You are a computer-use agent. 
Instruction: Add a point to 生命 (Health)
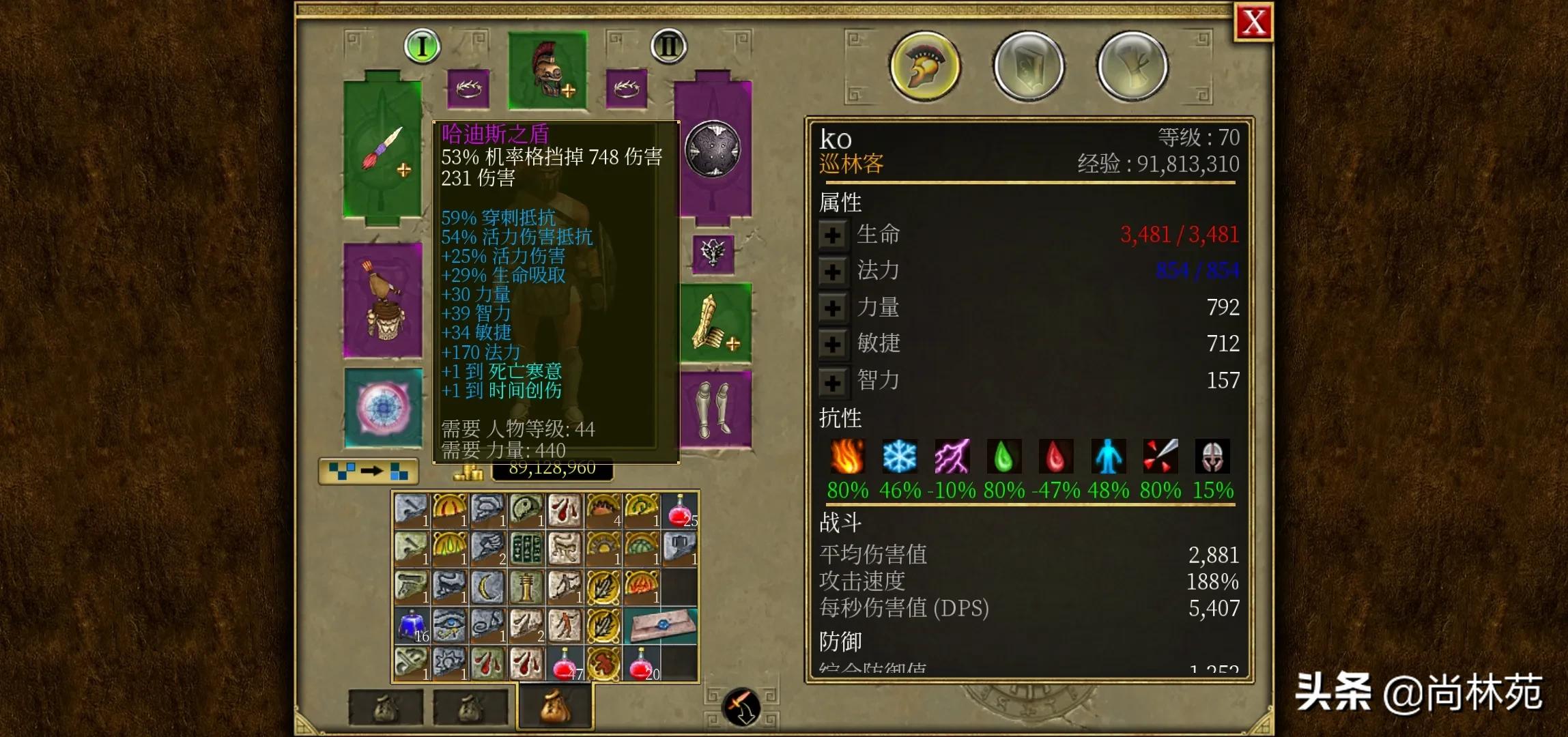click(832, 235)
